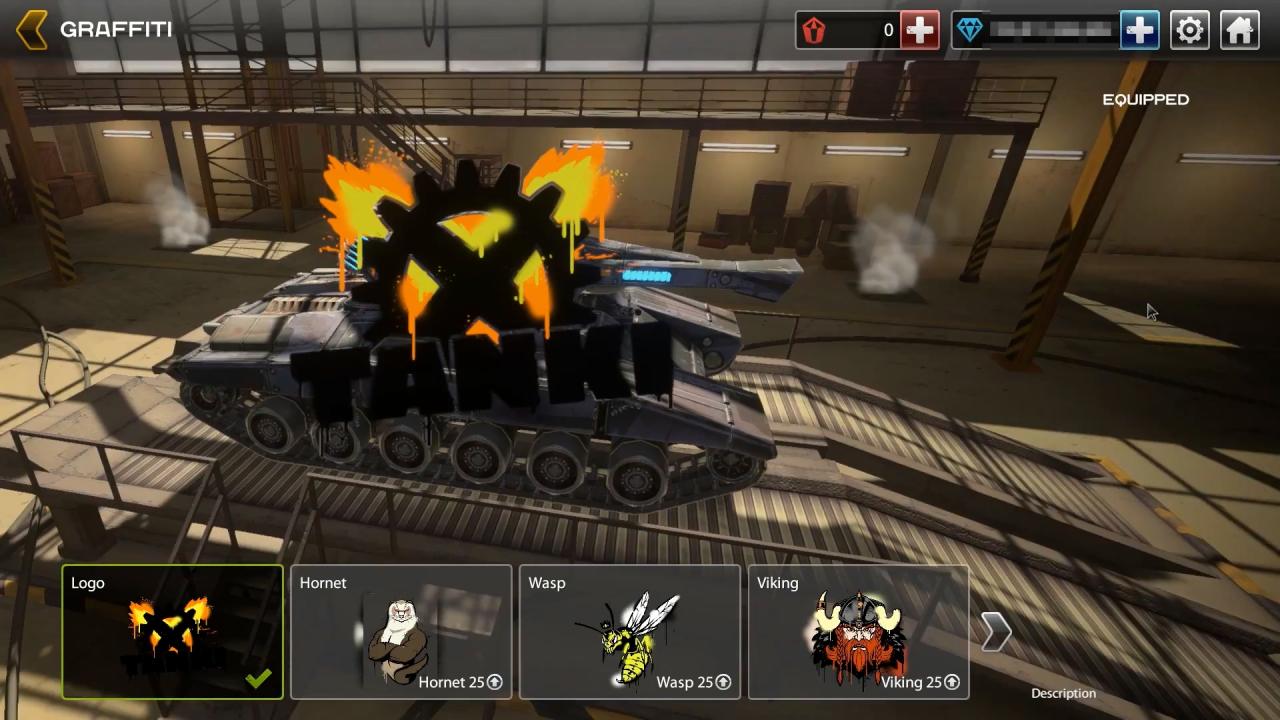The height and width of the screenshot is (720, 1280).
Task: Add red crystals with the plus button
Action: pos(919,30)
